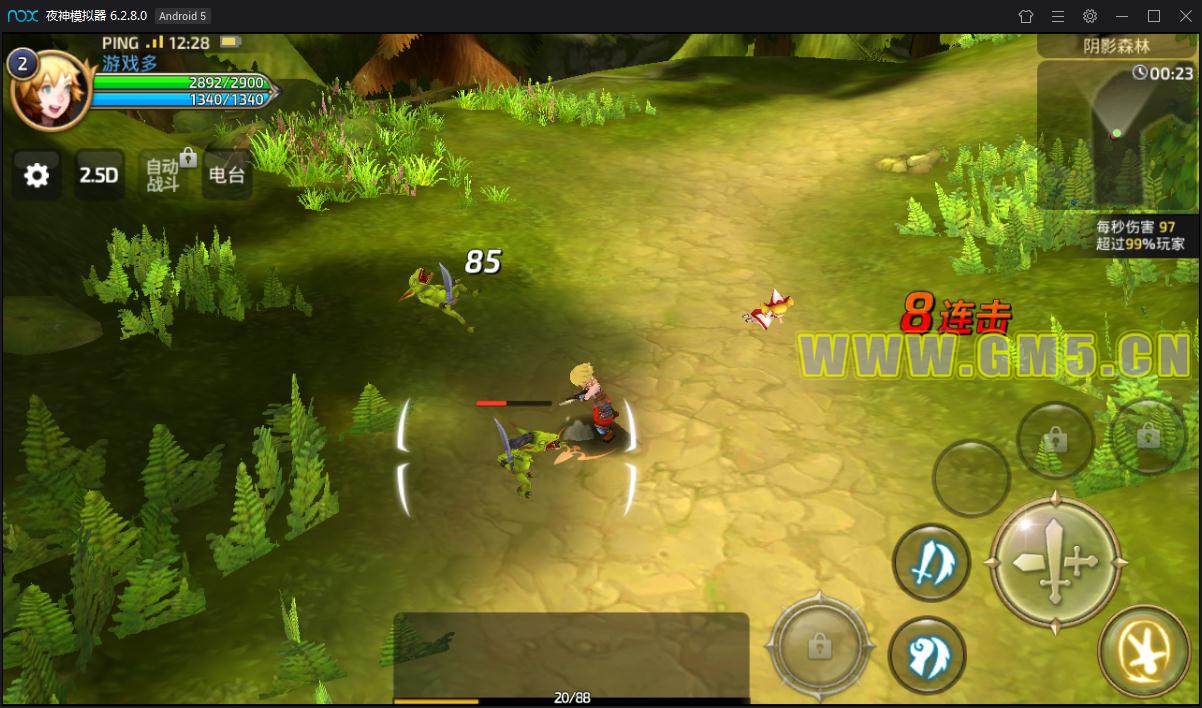Screen dimensions: 1202x708
Task: Trigger the golden dash dodge skill
Action: 1143,652
